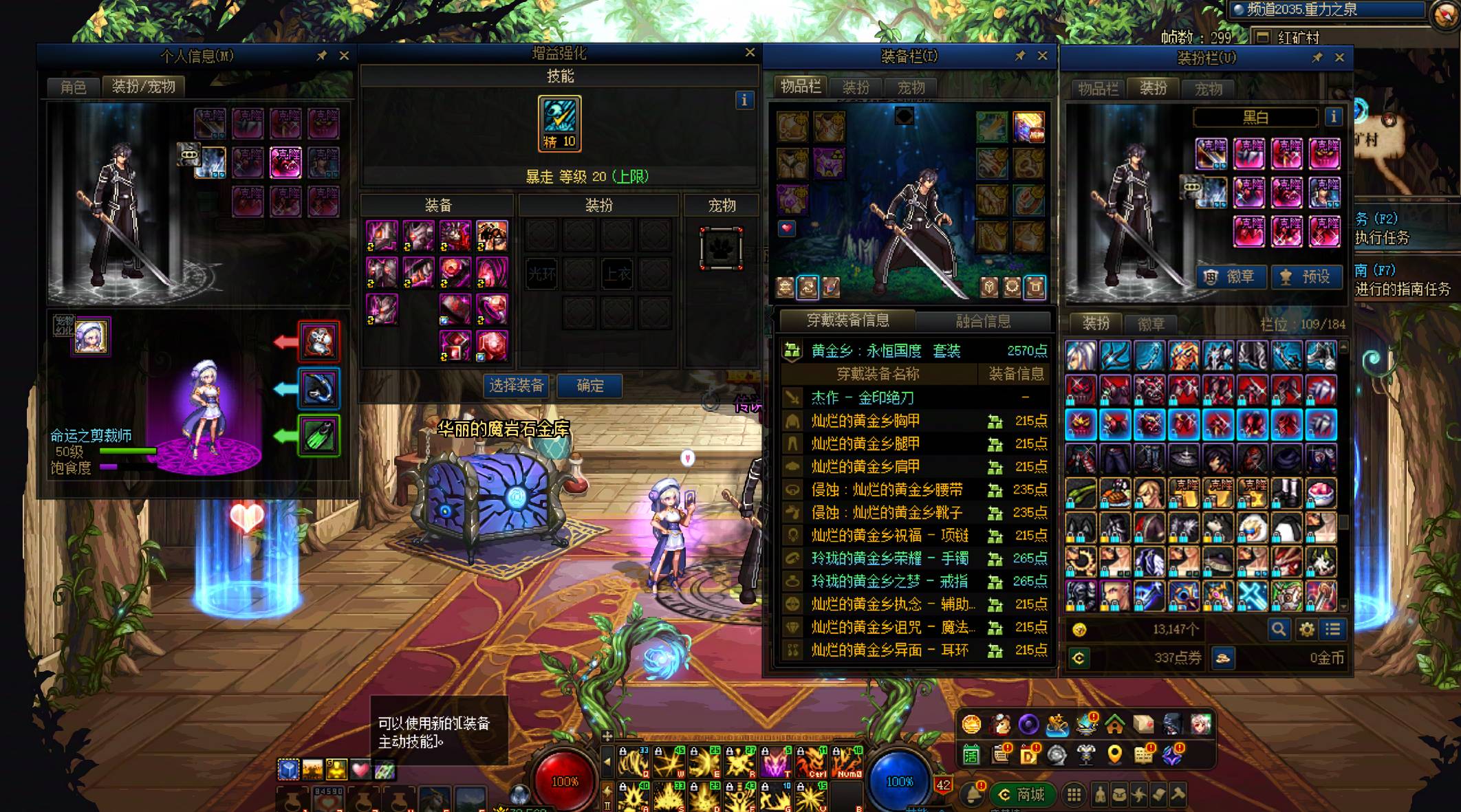Close the 装扮栏 window

click(1339, 58)
